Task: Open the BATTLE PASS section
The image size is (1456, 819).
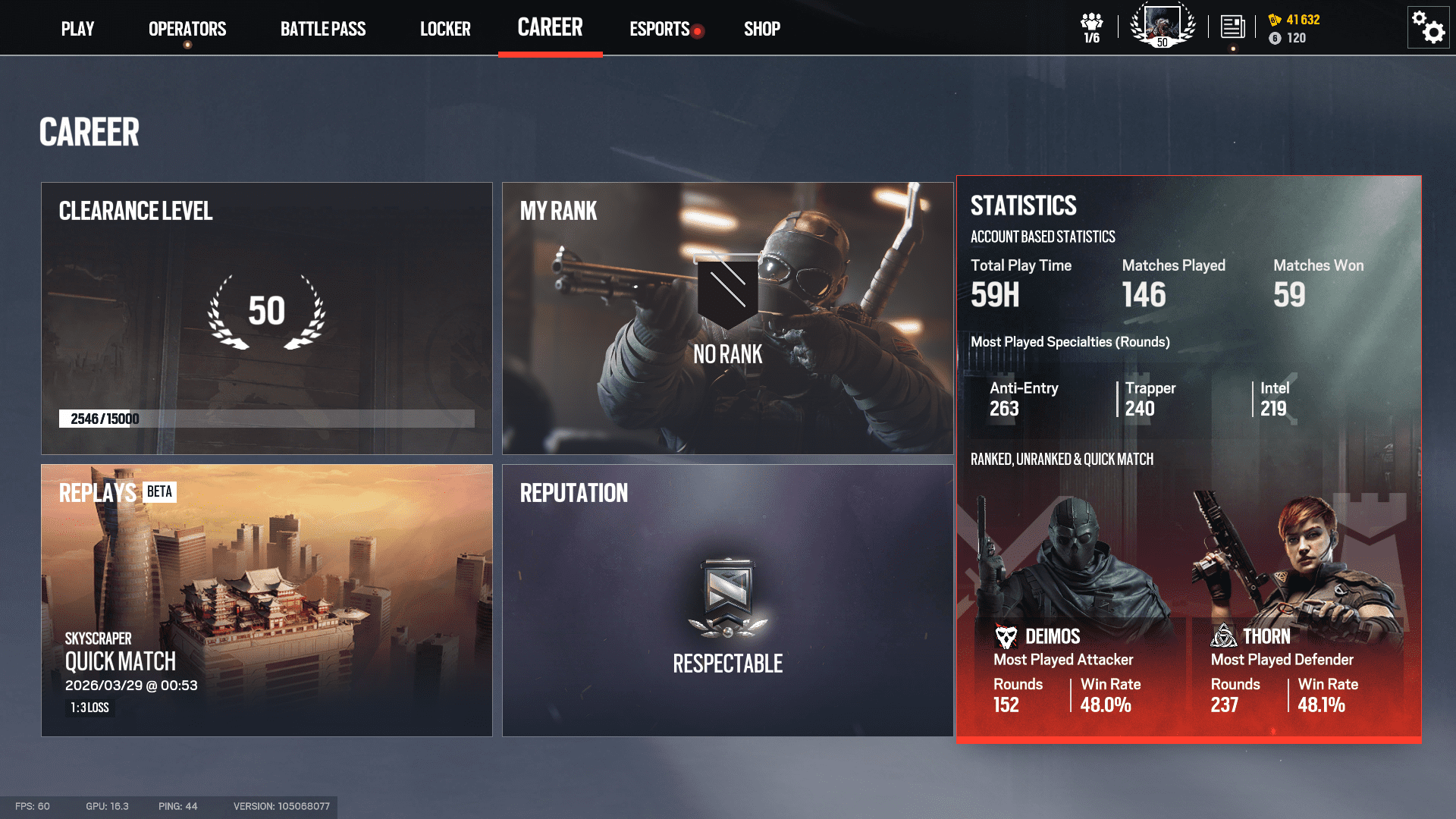Action: click(x=322, y=29)
